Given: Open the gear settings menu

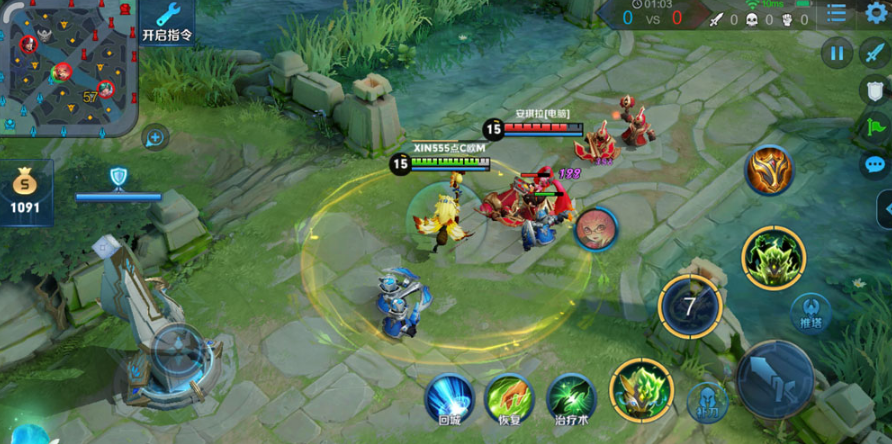Looking at the screenshot, I should (876, 13).
